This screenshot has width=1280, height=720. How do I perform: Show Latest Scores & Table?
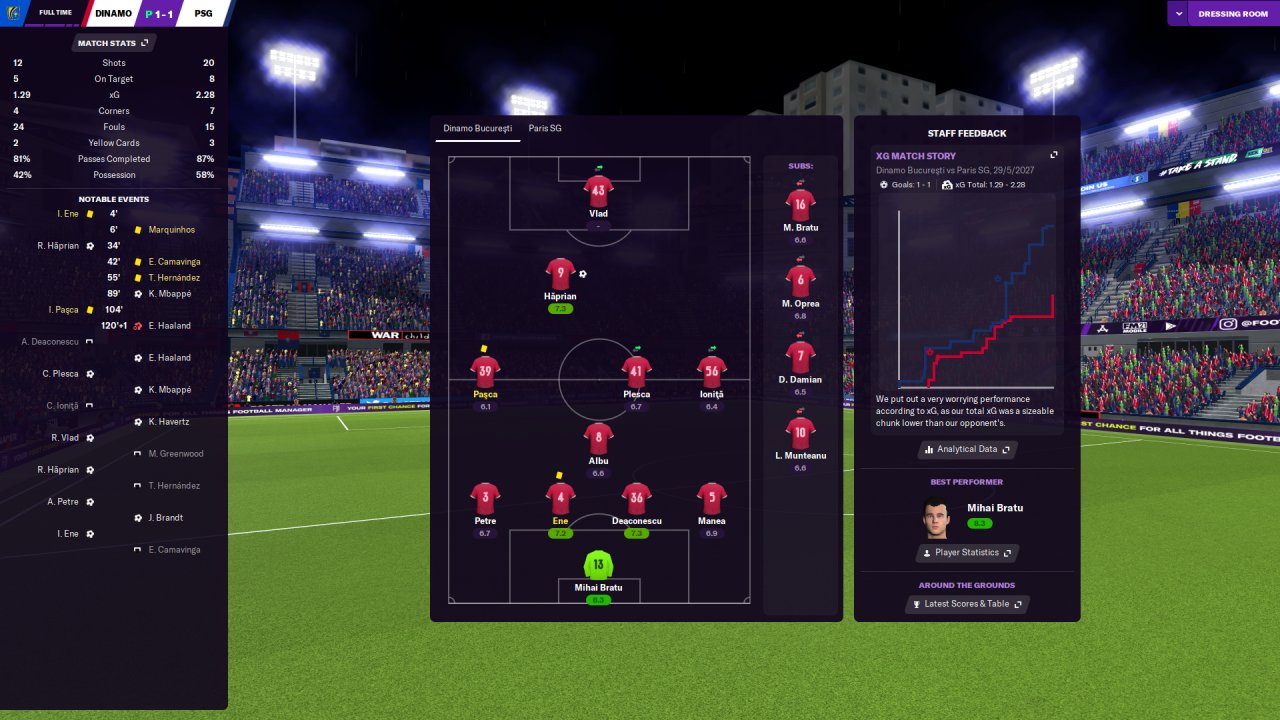[x=967, y=604]
